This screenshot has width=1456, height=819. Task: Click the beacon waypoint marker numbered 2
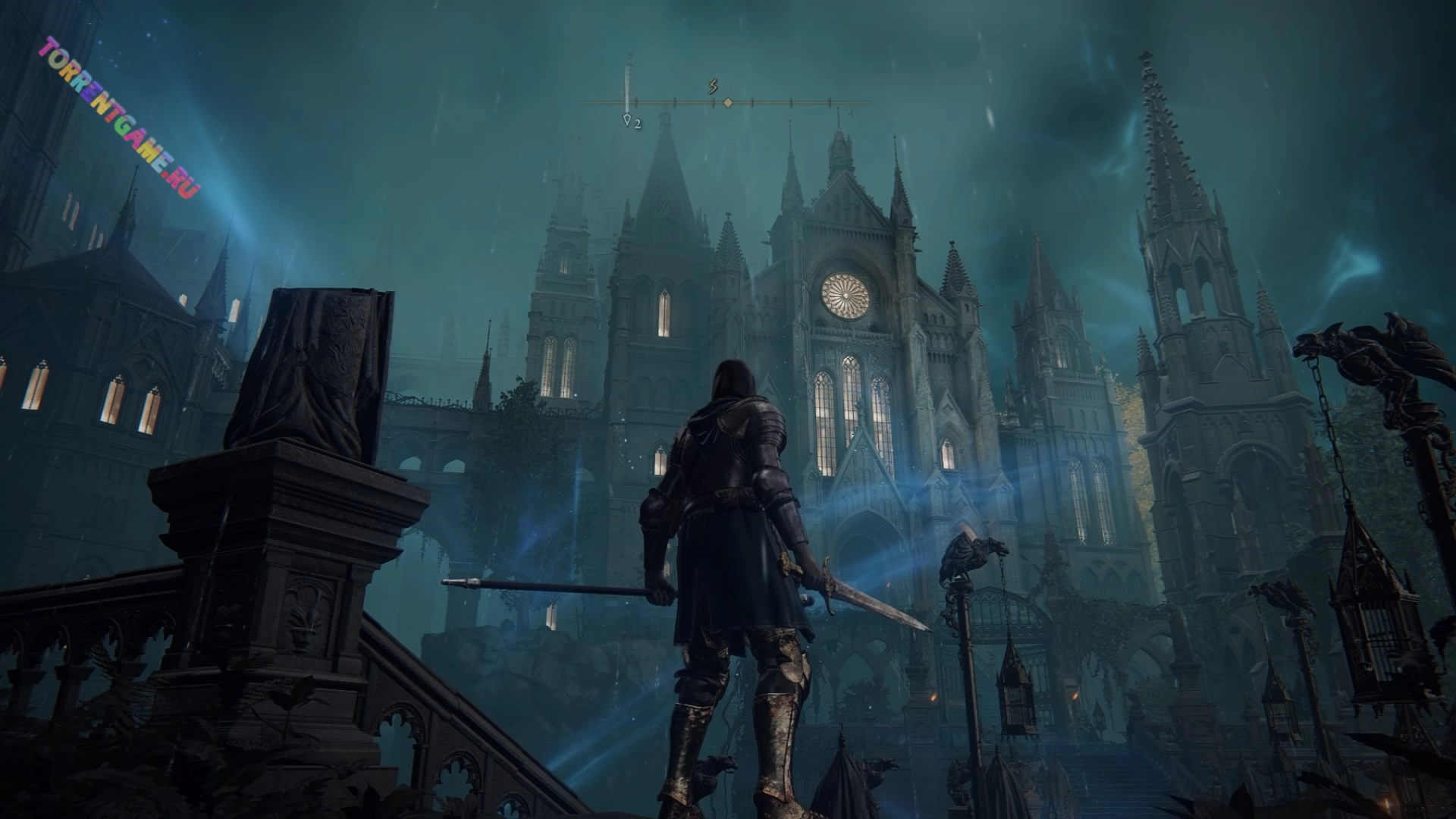627,120
